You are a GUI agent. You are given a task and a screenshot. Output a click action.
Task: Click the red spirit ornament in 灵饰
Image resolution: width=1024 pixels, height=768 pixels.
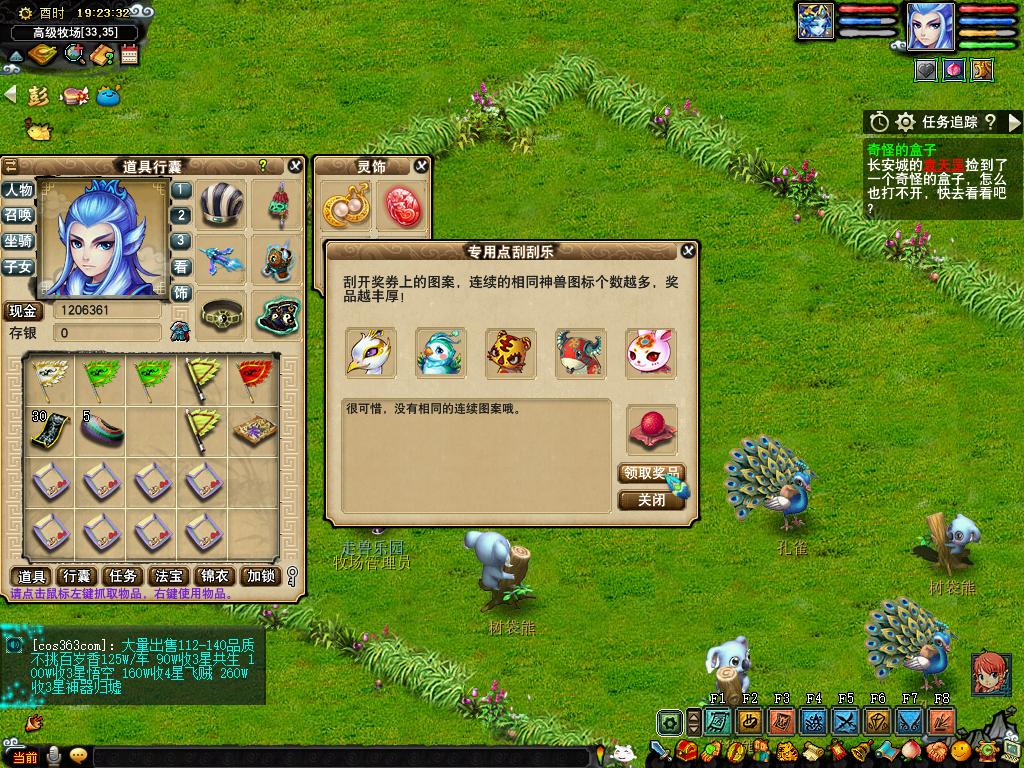click(x=403, y=206)
